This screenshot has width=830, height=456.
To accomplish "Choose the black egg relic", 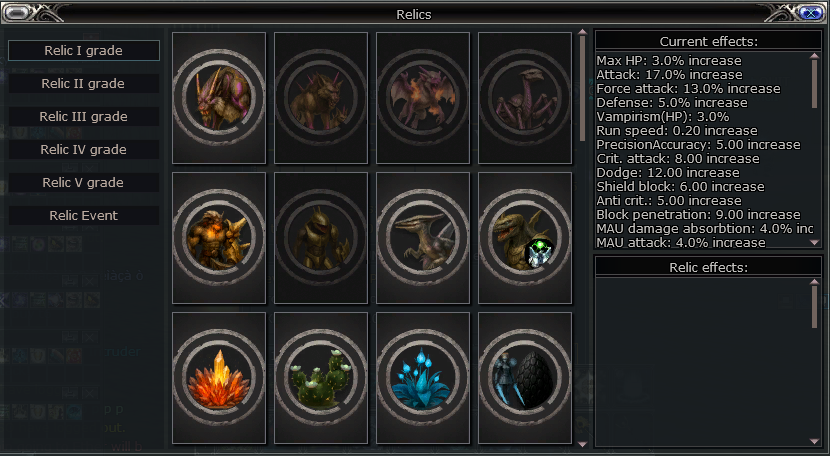I will 525,378.
